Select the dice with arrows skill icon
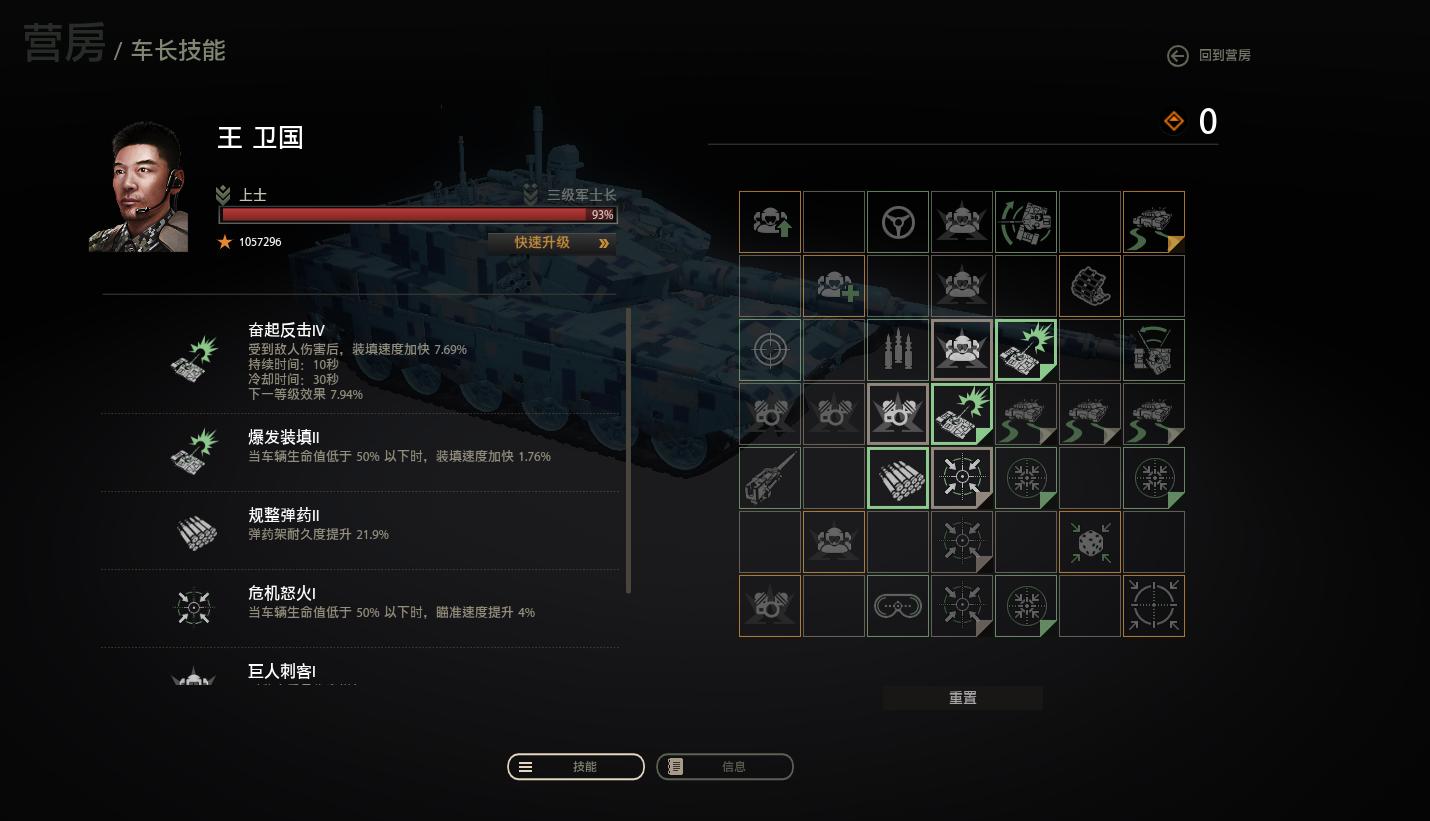Viewport: 1430px width, 821px height. click(x=1089, y=541)
